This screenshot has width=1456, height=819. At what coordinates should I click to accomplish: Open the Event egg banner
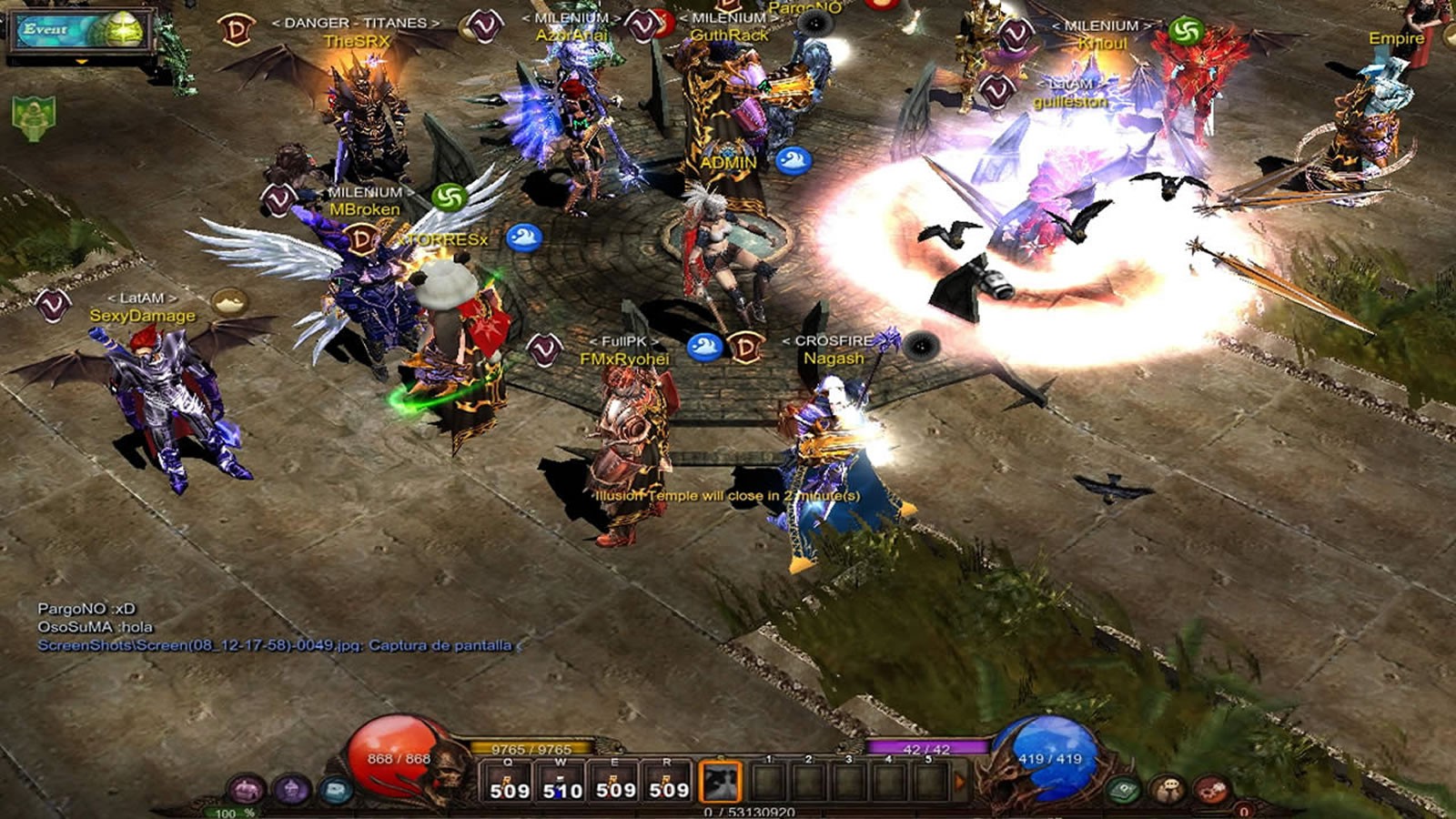tap(80, 30)
